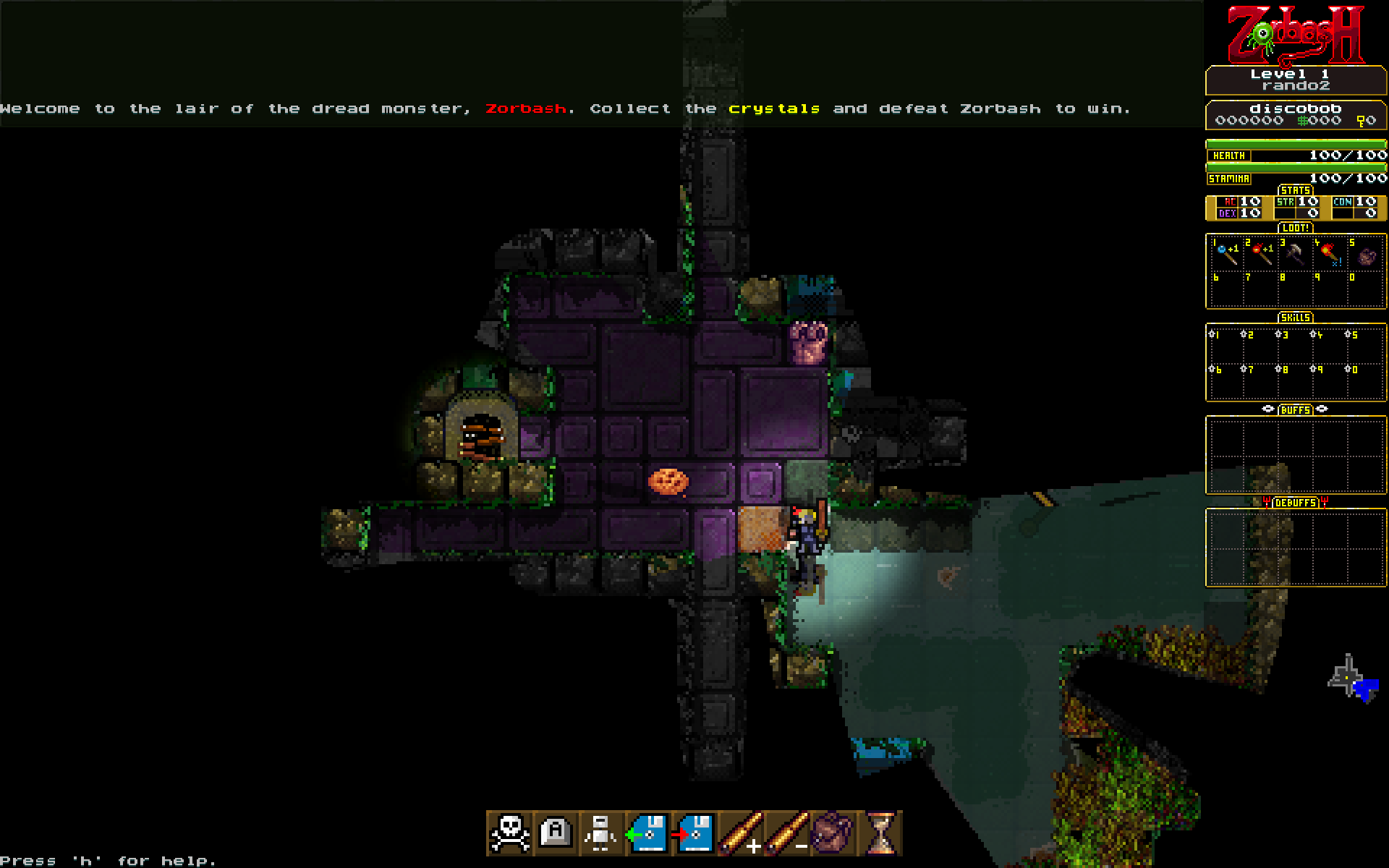
Task: Click the floppy disk with red arrow
Action: click(x=694, y=833)
